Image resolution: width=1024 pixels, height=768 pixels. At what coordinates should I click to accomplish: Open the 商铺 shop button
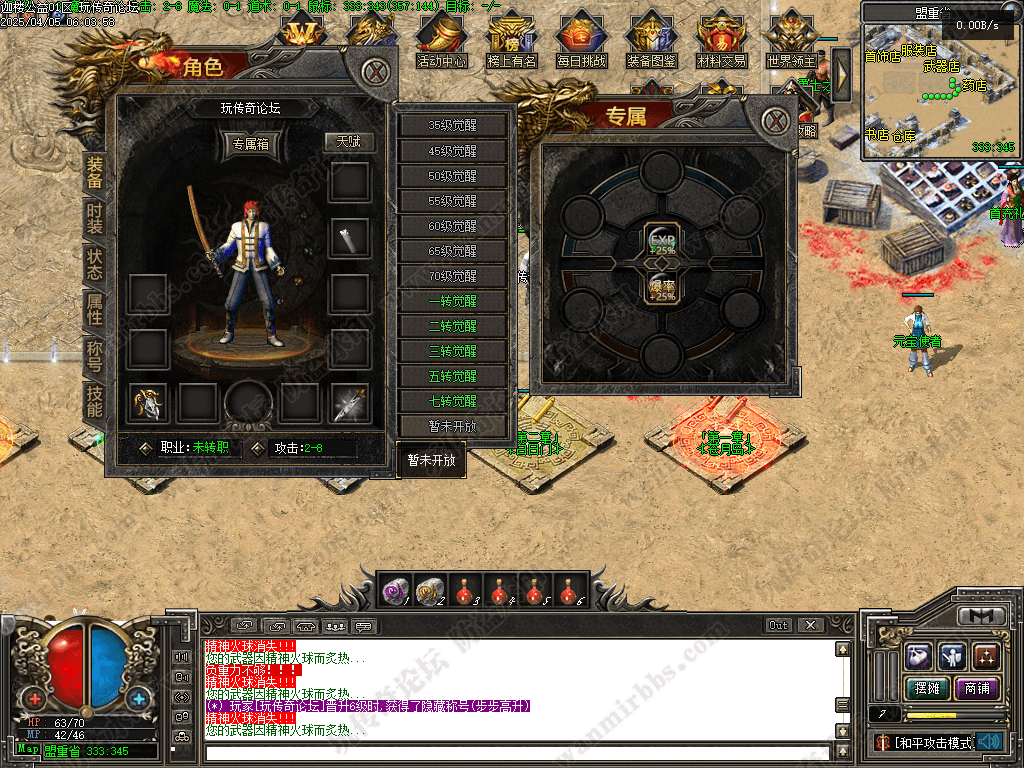[977, 688]
